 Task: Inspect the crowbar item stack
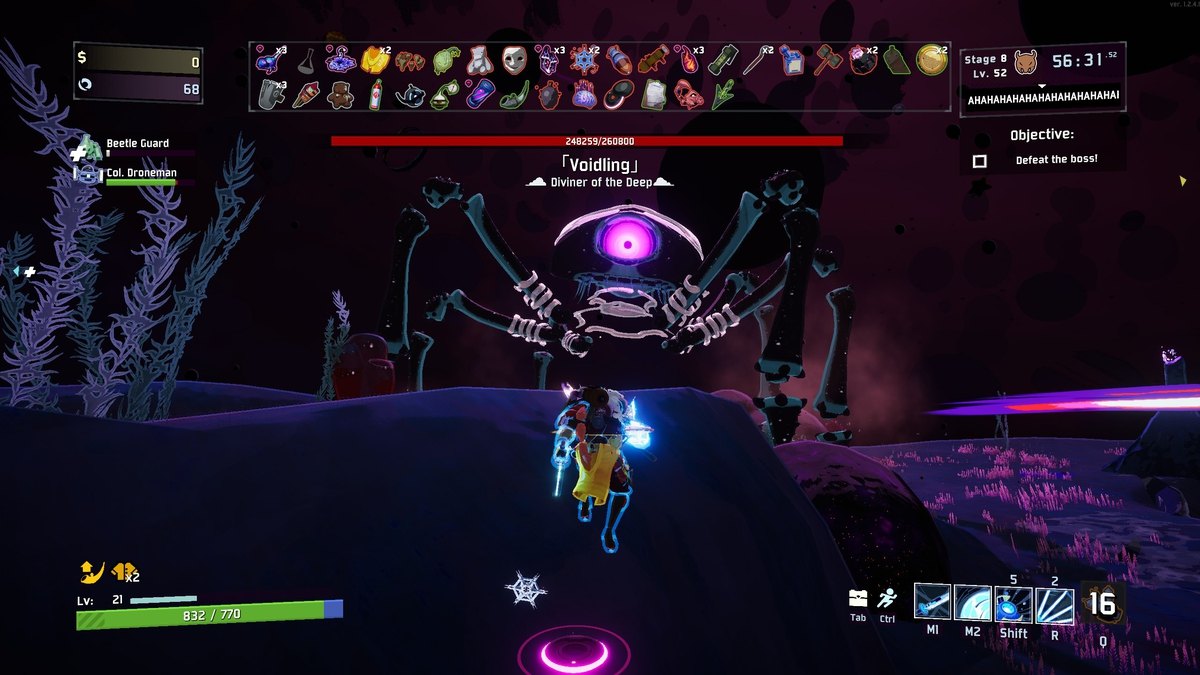(x=757, y=59)
